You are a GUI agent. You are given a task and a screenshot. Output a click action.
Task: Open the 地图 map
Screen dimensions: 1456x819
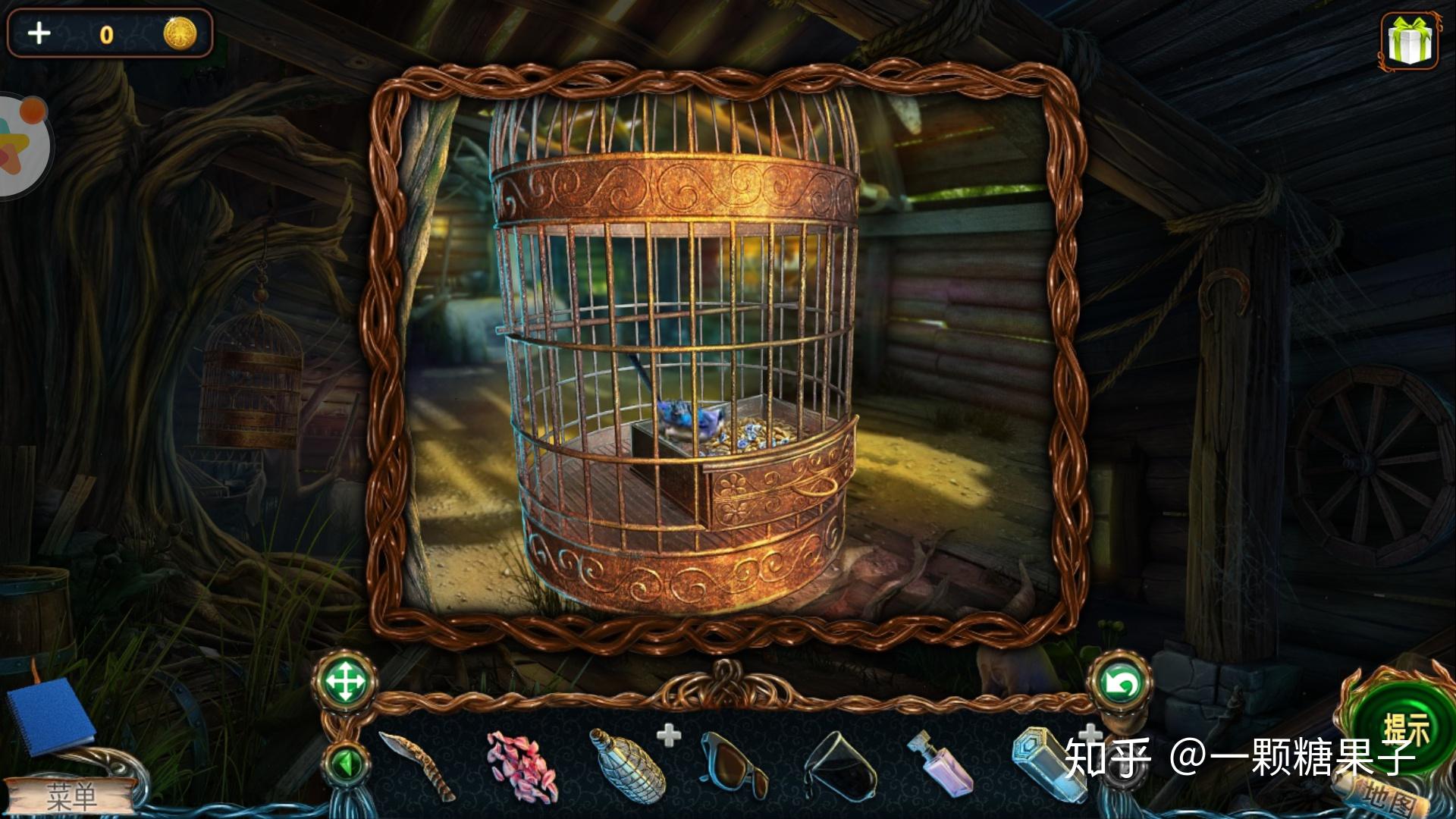point(1388,796)
